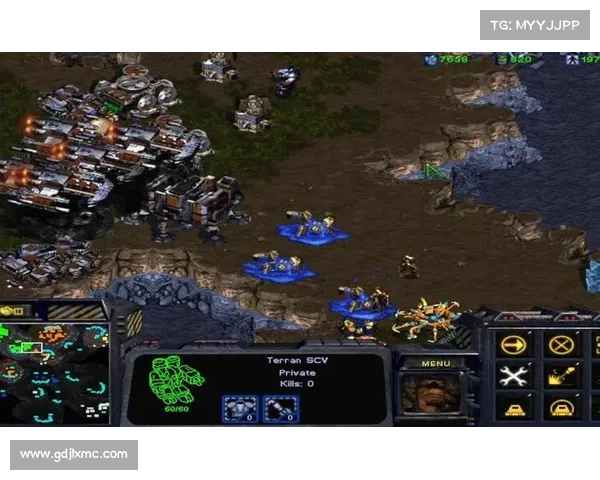Issue the Stop command icon

click(561, 345)
